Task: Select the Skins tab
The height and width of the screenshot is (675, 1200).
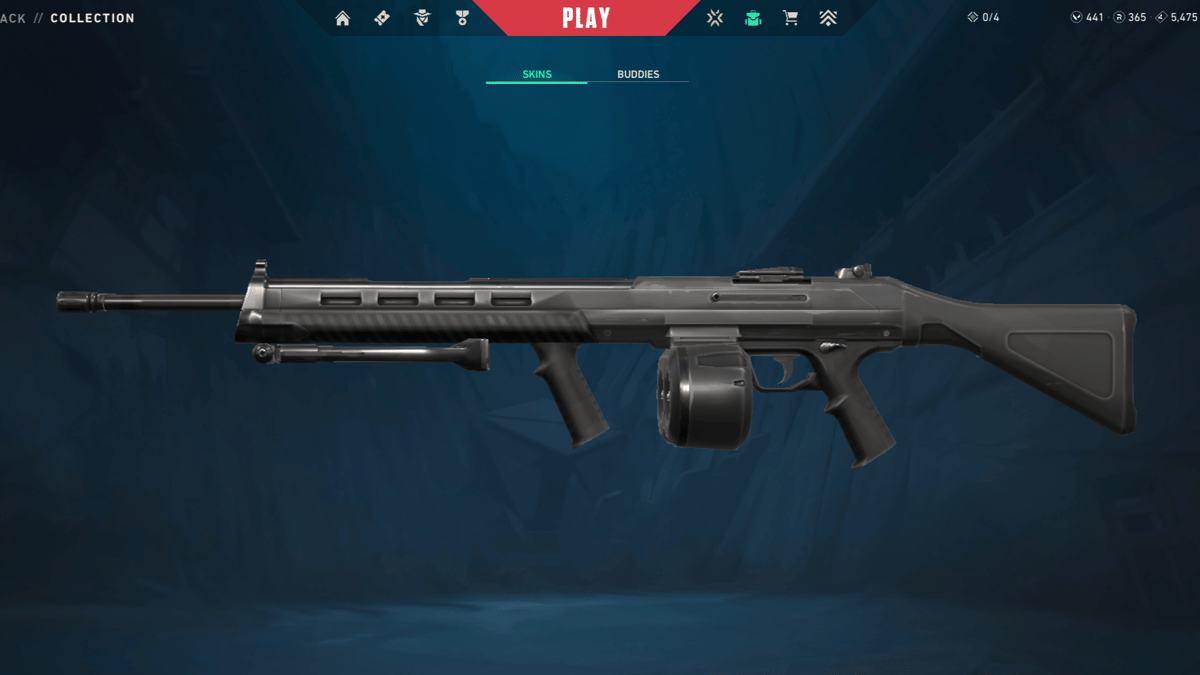Action: (537, 75)
